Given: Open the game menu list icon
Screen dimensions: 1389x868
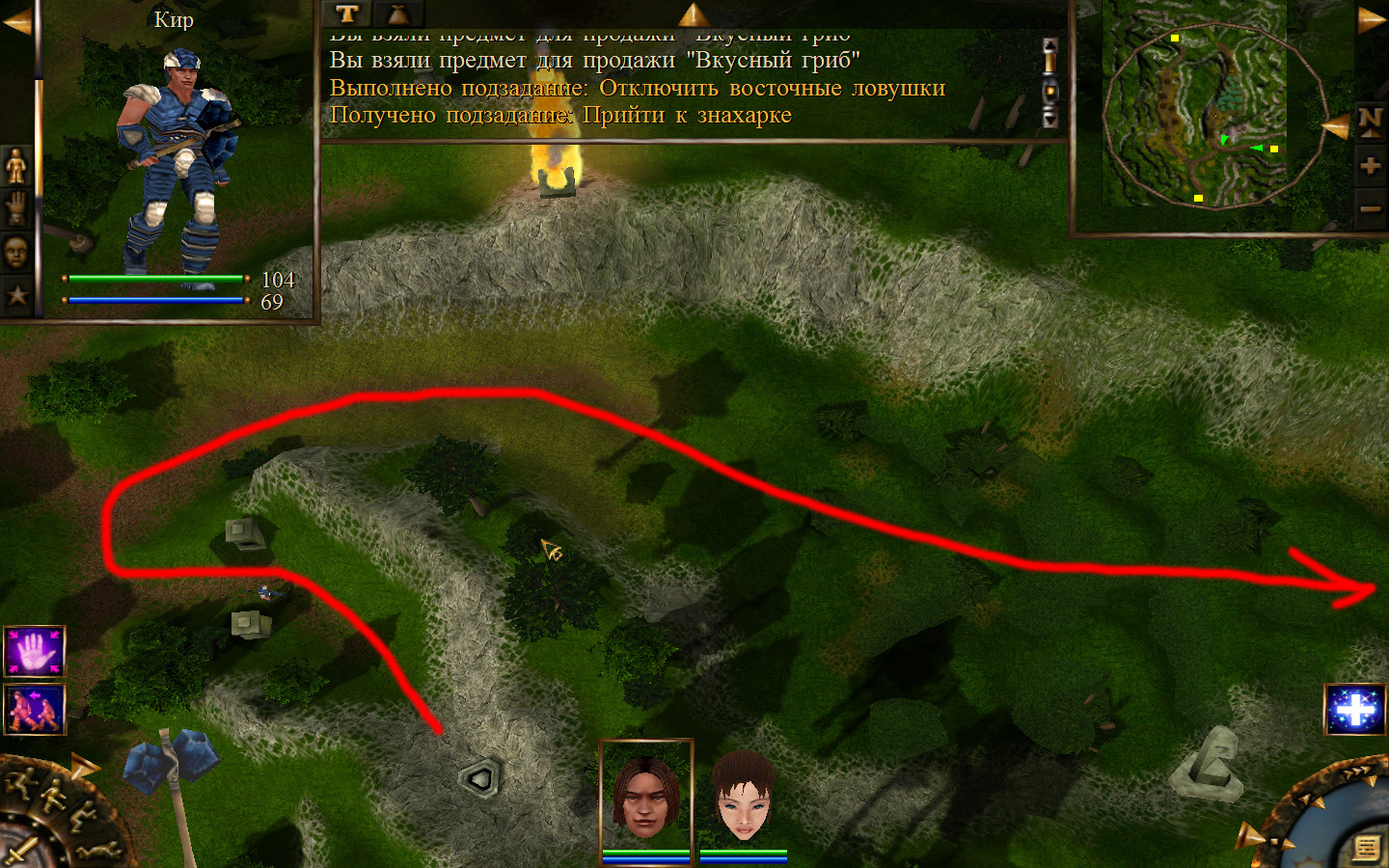Looking at the screenshot, I should [x=1365, y=847].
